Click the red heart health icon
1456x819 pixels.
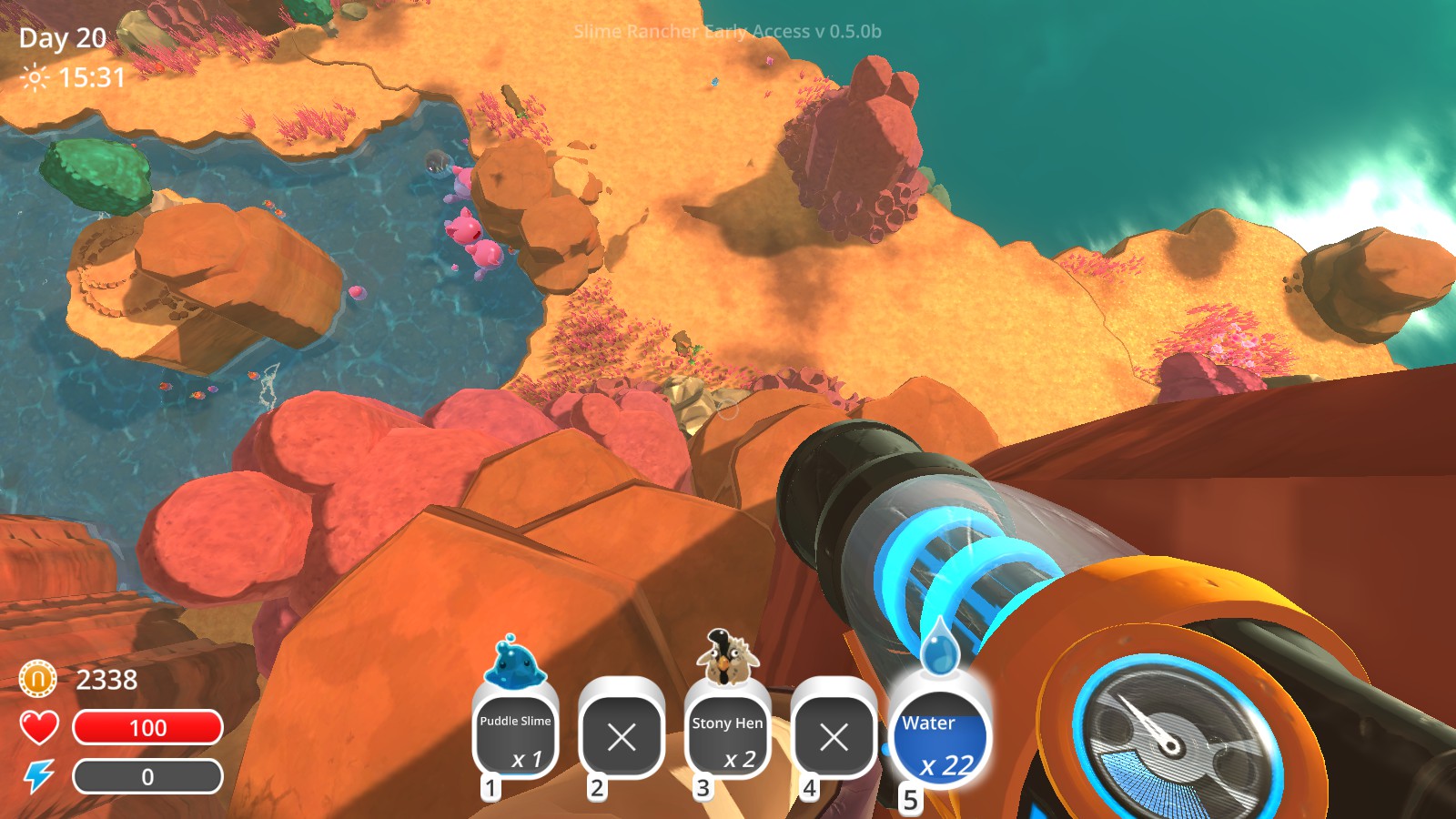click(38, 728)
